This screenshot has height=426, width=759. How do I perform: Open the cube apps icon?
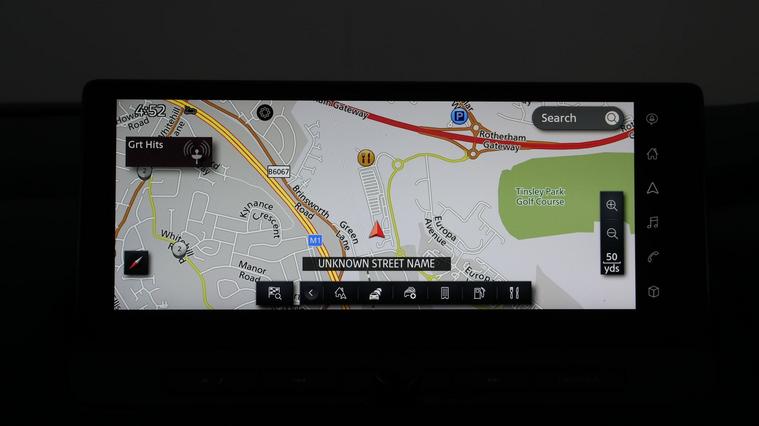[652, 292]
